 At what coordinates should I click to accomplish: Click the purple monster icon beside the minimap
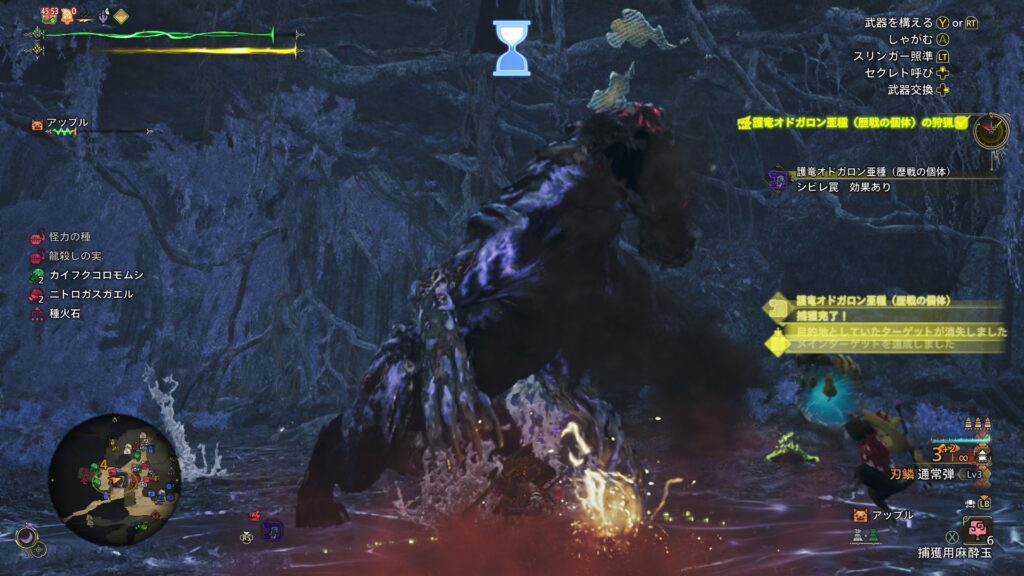coord(272,528)
